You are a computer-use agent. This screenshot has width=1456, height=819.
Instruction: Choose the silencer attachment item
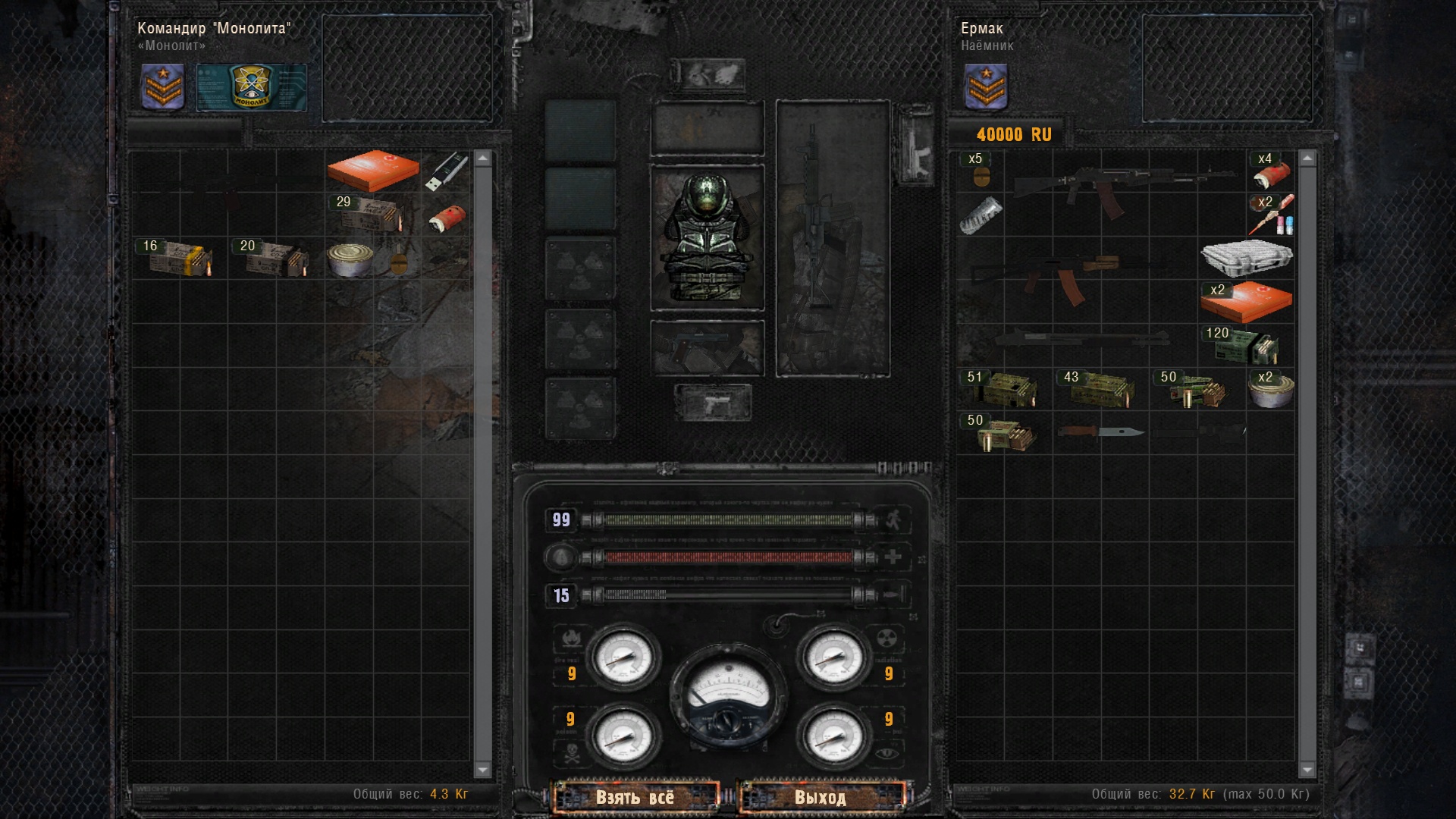981,215
